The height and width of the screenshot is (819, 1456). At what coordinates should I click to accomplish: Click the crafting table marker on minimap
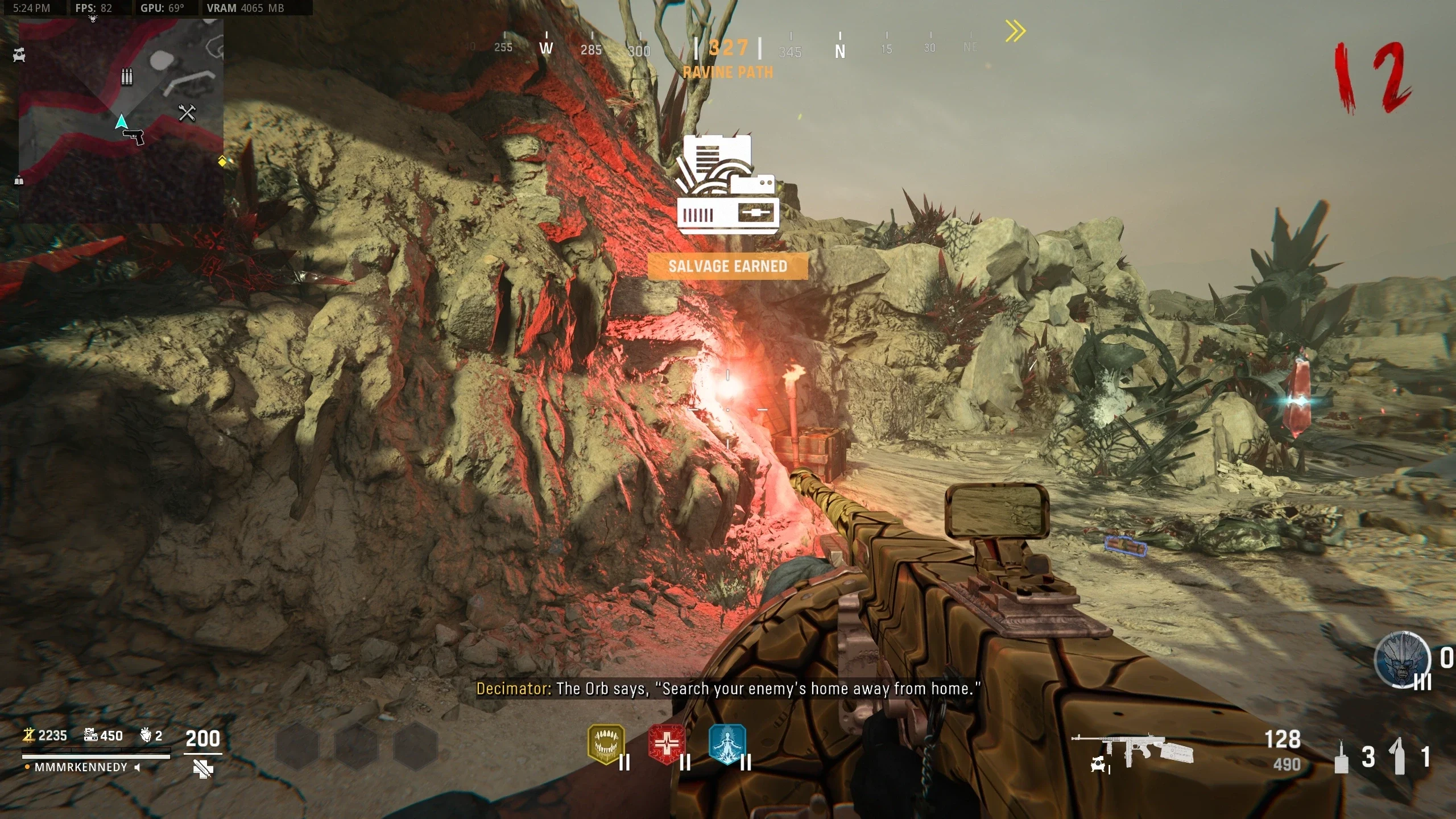tap(187, 113)
